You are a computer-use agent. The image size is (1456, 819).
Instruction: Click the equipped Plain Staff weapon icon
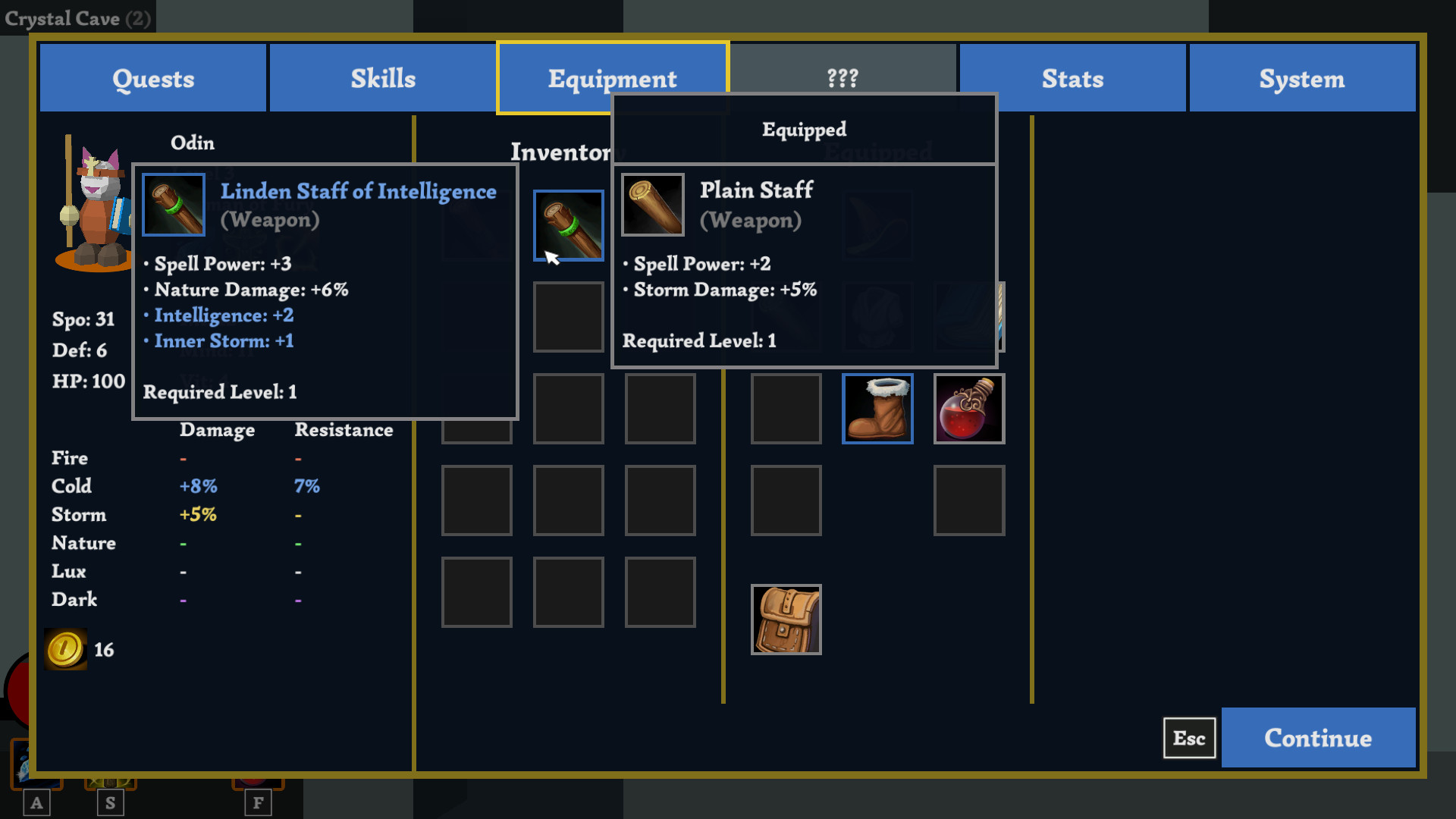[652, 204]
